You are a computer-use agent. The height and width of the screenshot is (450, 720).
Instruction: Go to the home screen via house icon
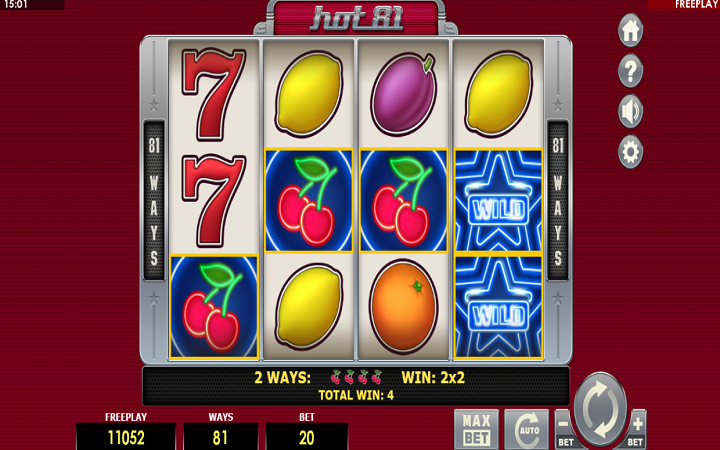(630, 30)
